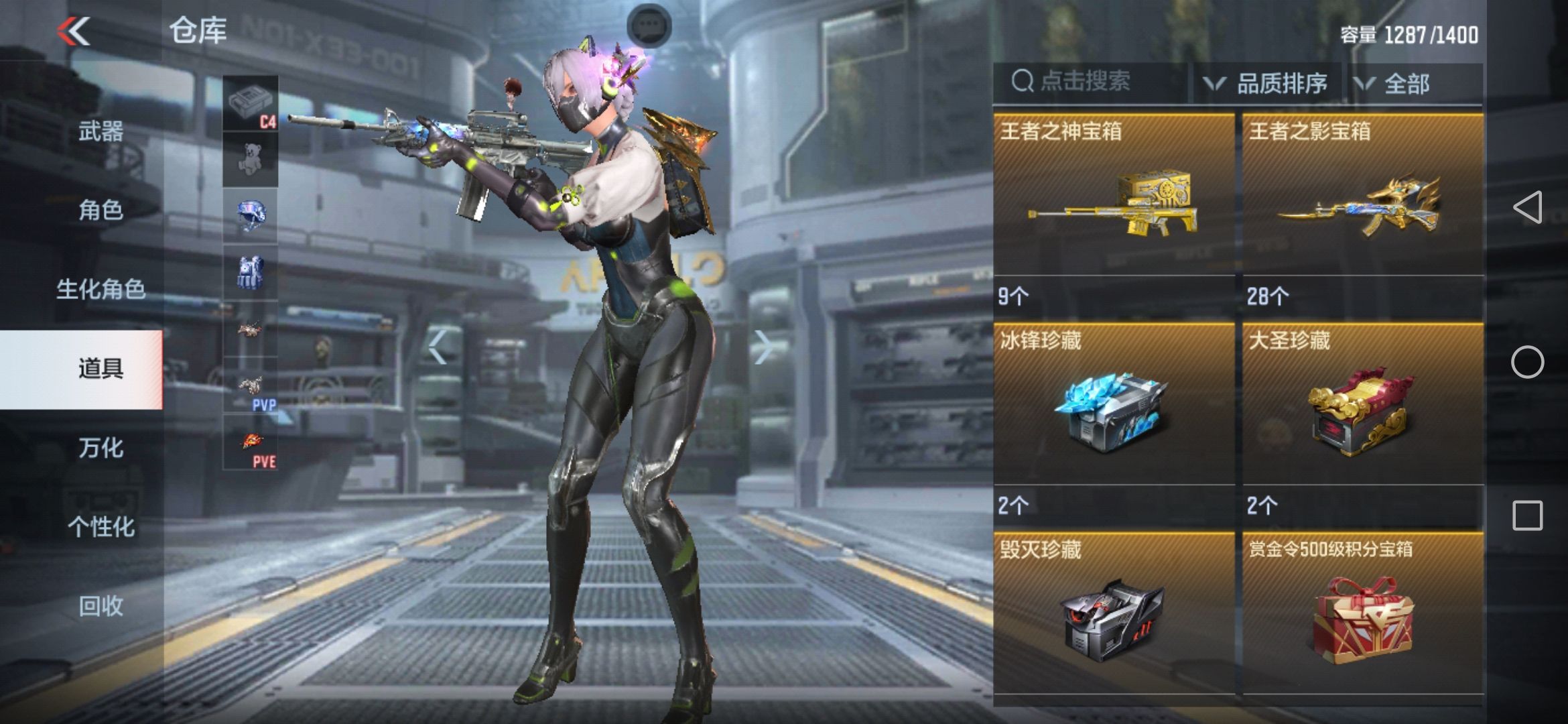Open the 品质排序 sorting dropdown
Image resolution: width=1568 pixels, height=724 pixels.
pyautogui.click(x=1273, y=82)
